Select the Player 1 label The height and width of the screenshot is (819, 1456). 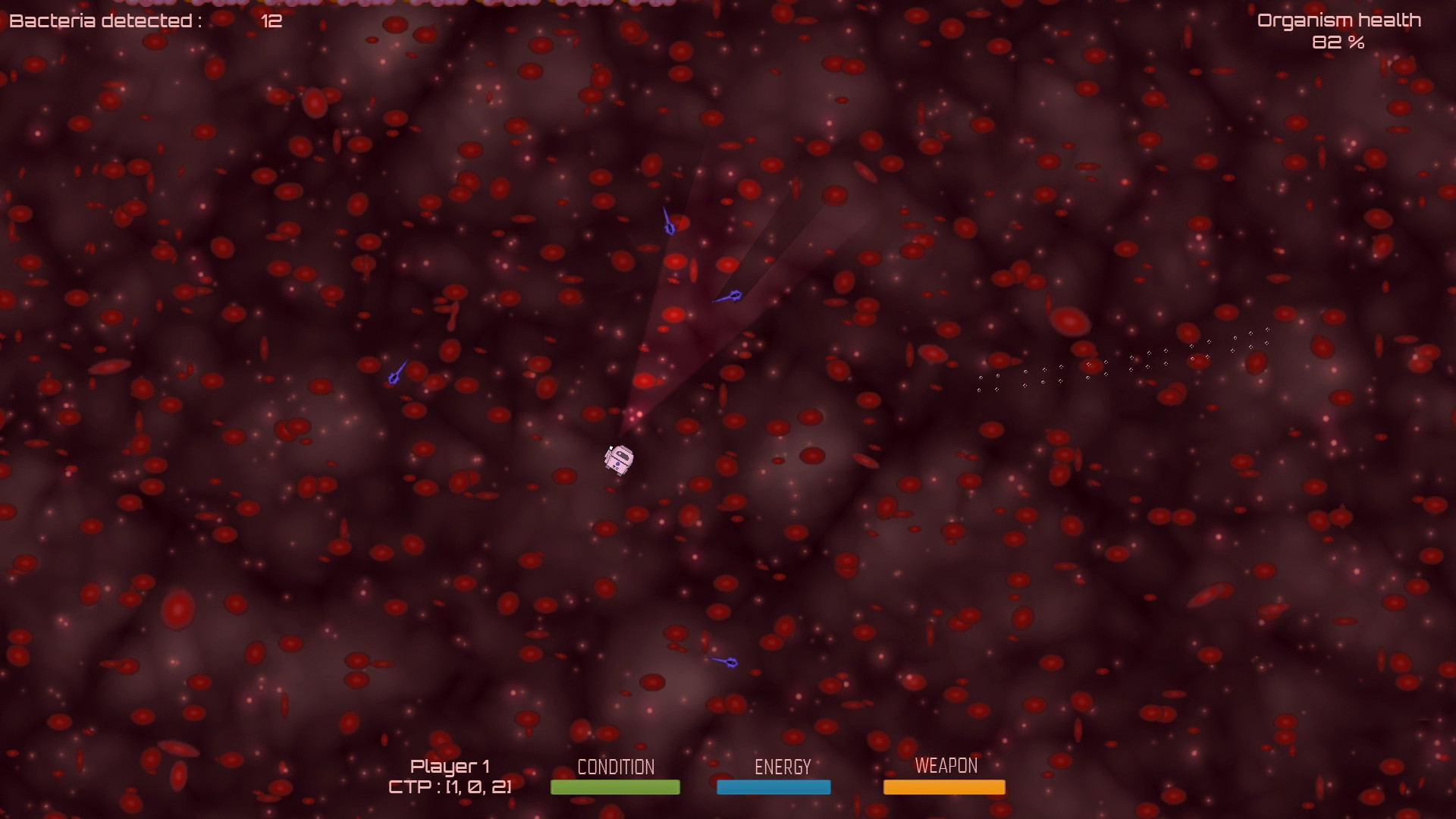click(450, 765)
